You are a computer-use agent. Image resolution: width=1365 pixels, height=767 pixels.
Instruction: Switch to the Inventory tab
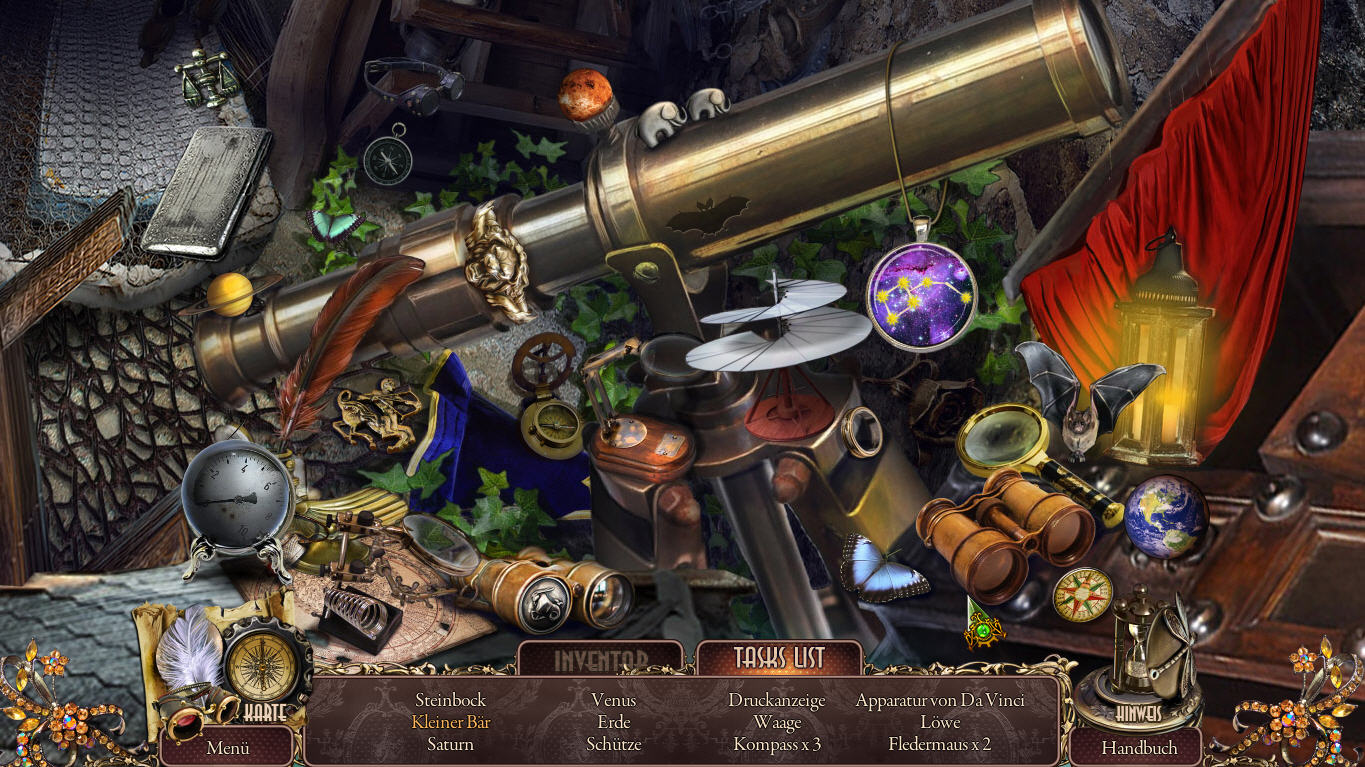[601, 660]
